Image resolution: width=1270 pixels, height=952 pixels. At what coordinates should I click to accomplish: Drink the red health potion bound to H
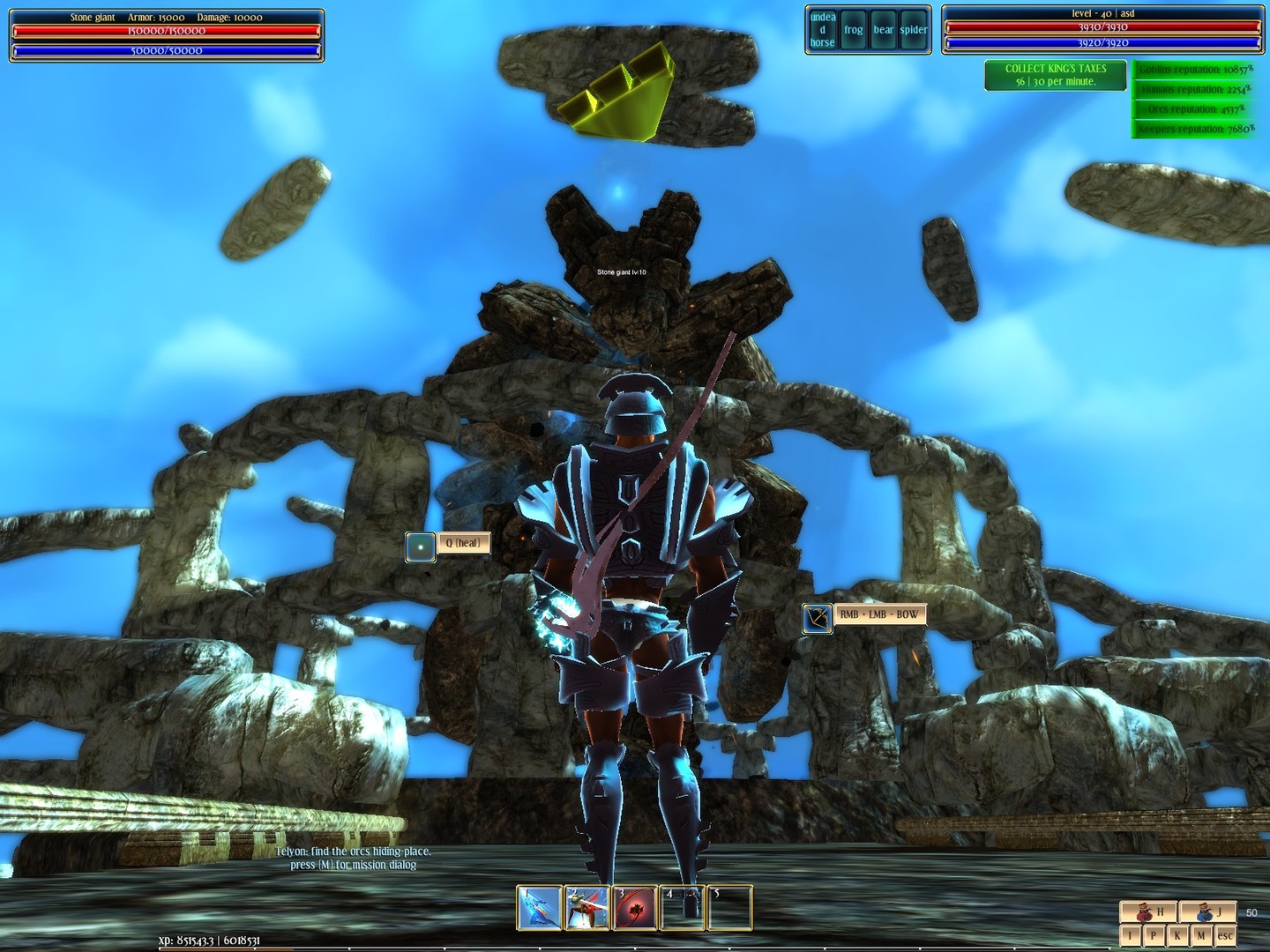tap(1150, 913)
